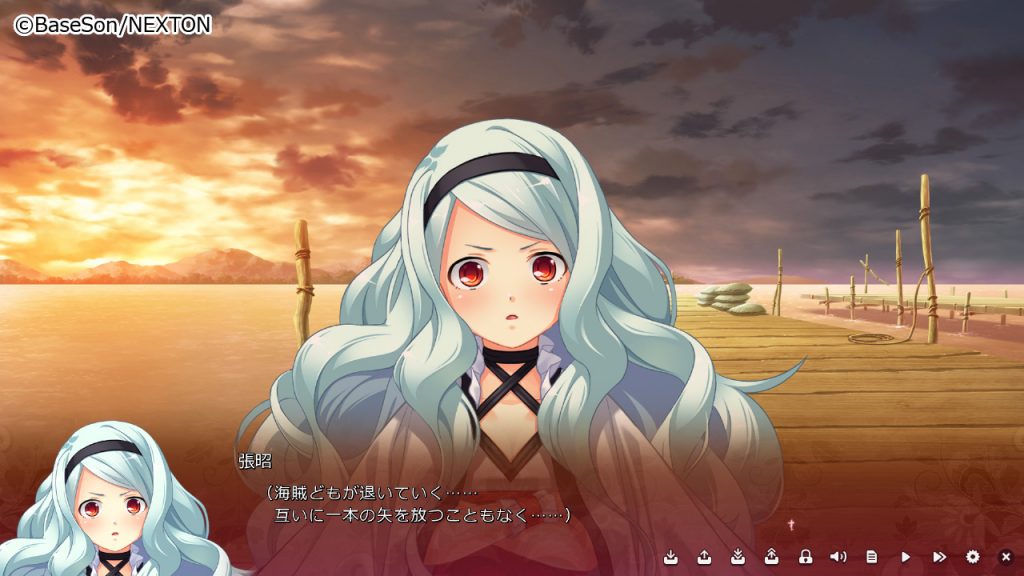Quick save with the double down-arrow icon

pos(738,556)
